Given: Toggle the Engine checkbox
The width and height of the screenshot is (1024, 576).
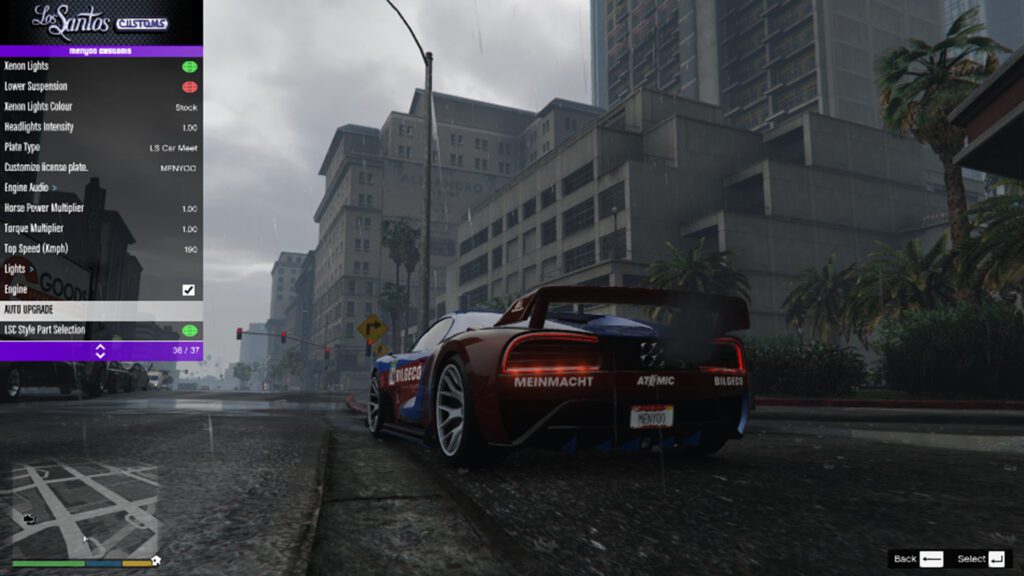Looking at the screenshot, I should [x=188, y=290].
